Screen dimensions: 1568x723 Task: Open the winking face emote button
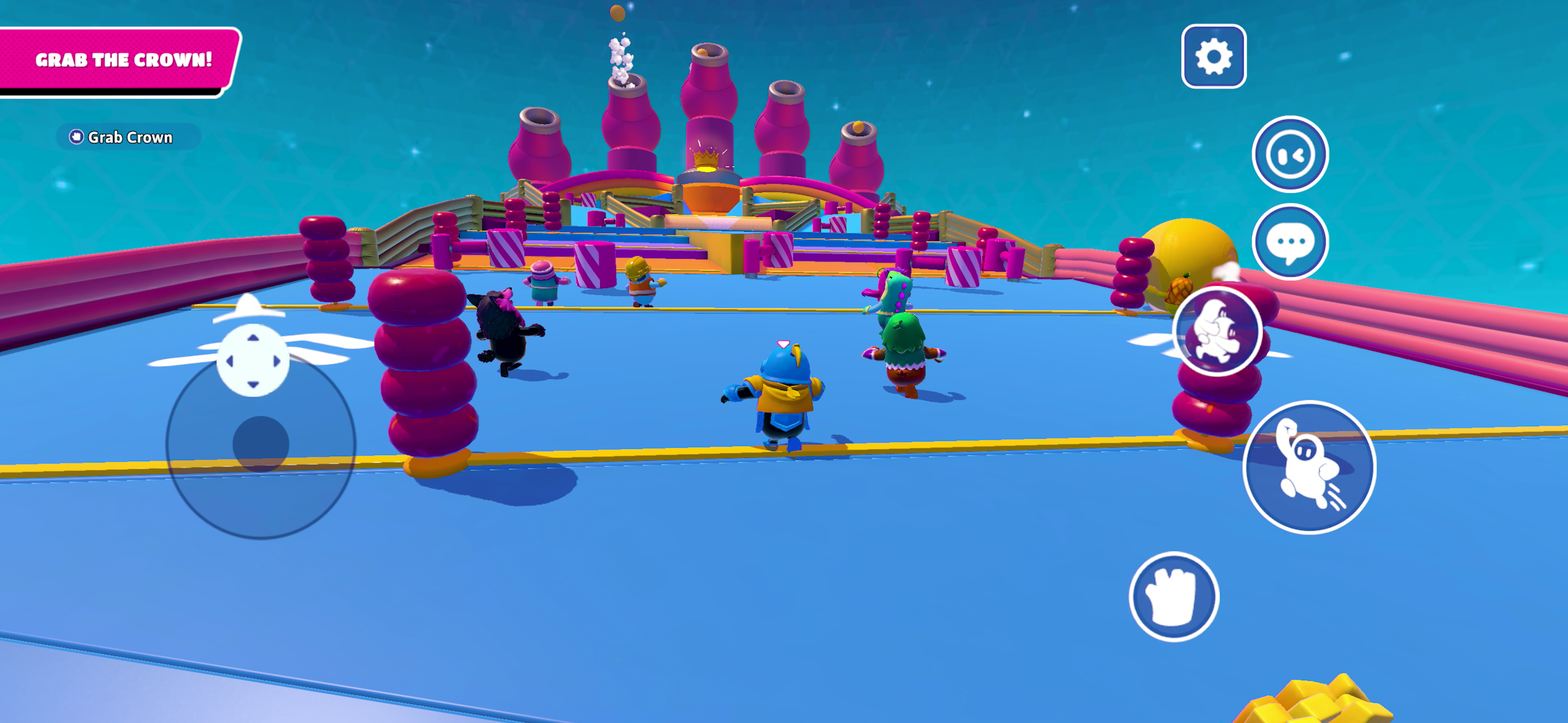point(1289,154)
